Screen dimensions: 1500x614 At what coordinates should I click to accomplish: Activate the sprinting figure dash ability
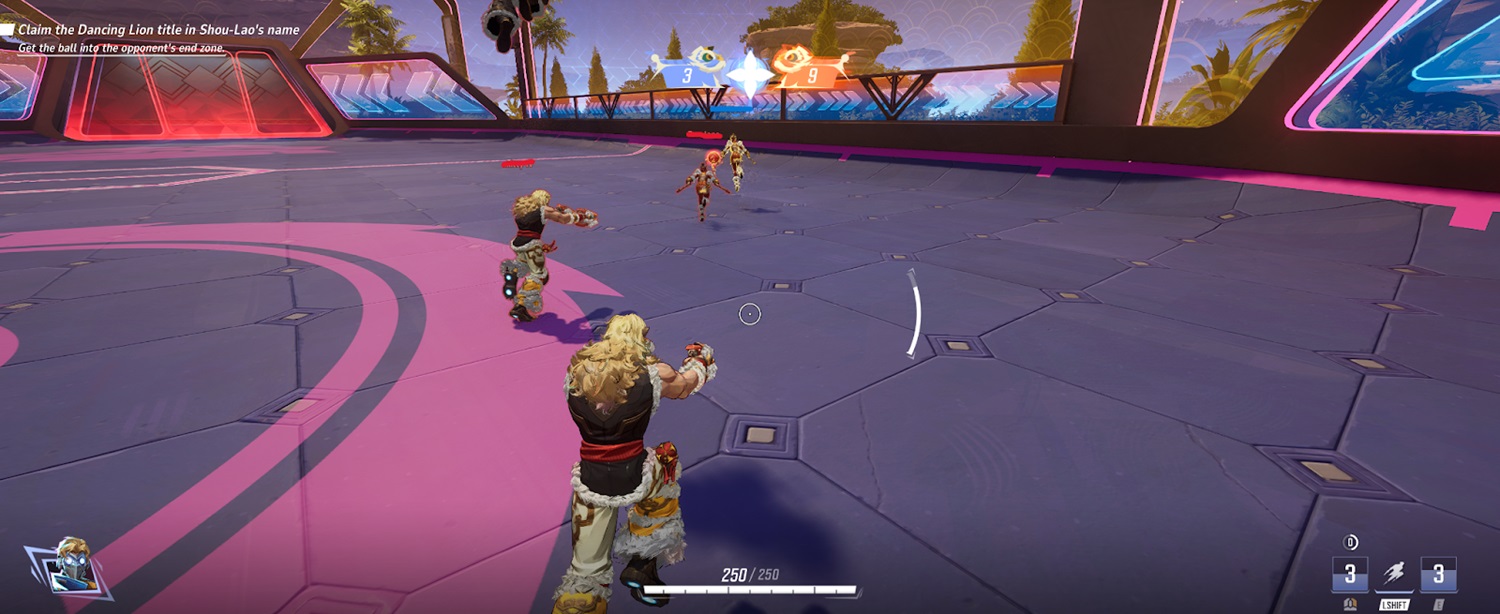click(1393, 574)
